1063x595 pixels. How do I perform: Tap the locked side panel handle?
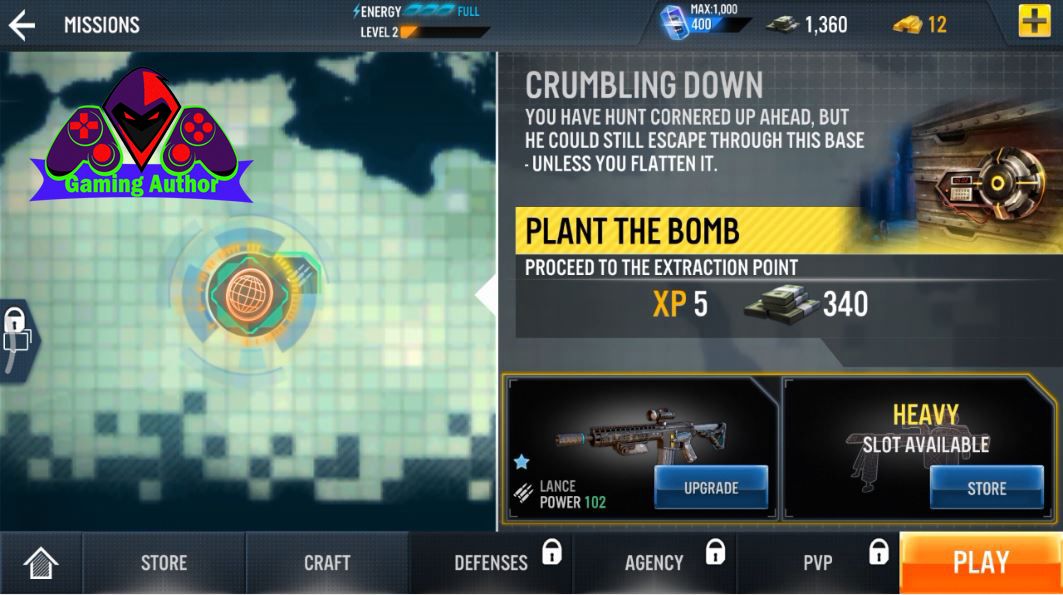(15, 335)
